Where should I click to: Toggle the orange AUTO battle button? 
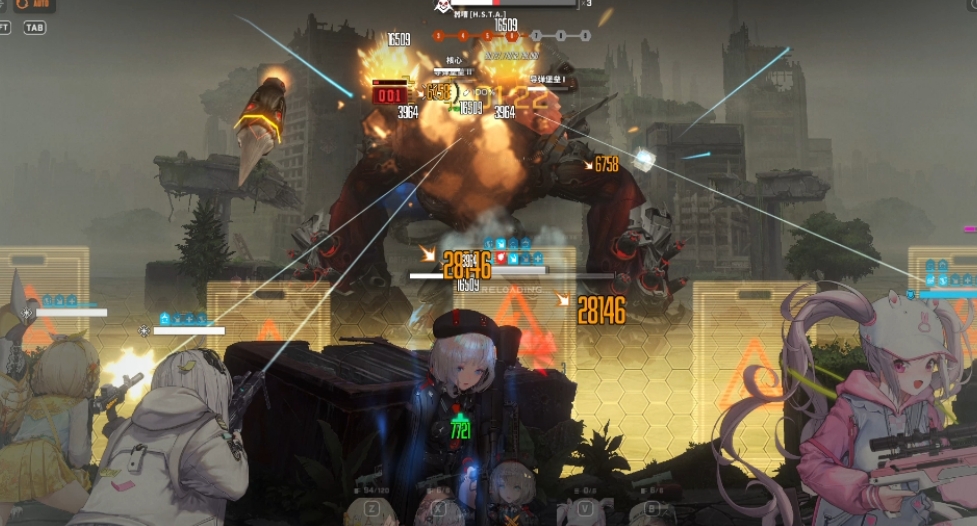[34, 5]
